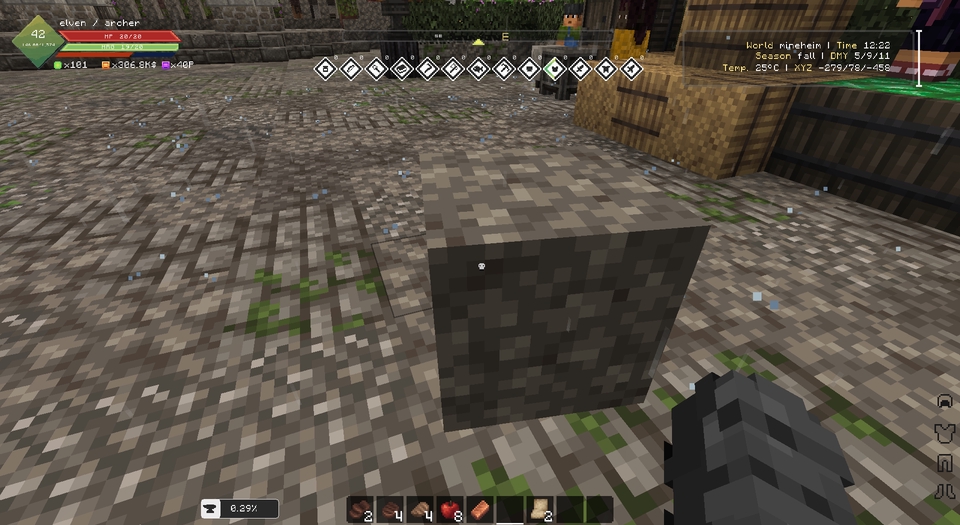The height and width of the screenshot is (525, 960).
Task: Click the chestplate armor slot icon
Action: [x=941, y=431]
